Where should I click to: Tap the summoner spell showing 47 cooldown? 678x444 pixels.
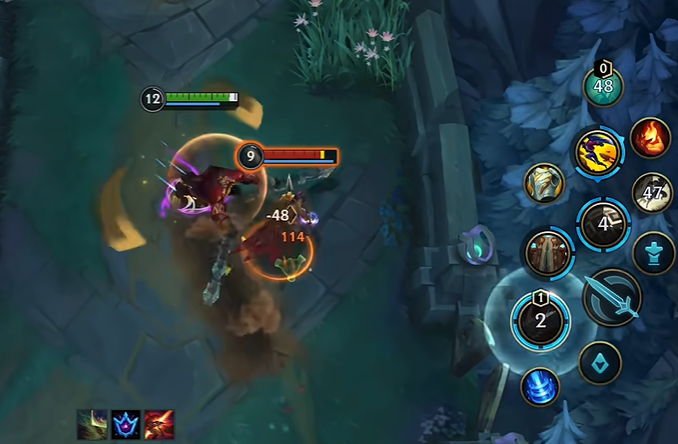pos(654,193)
